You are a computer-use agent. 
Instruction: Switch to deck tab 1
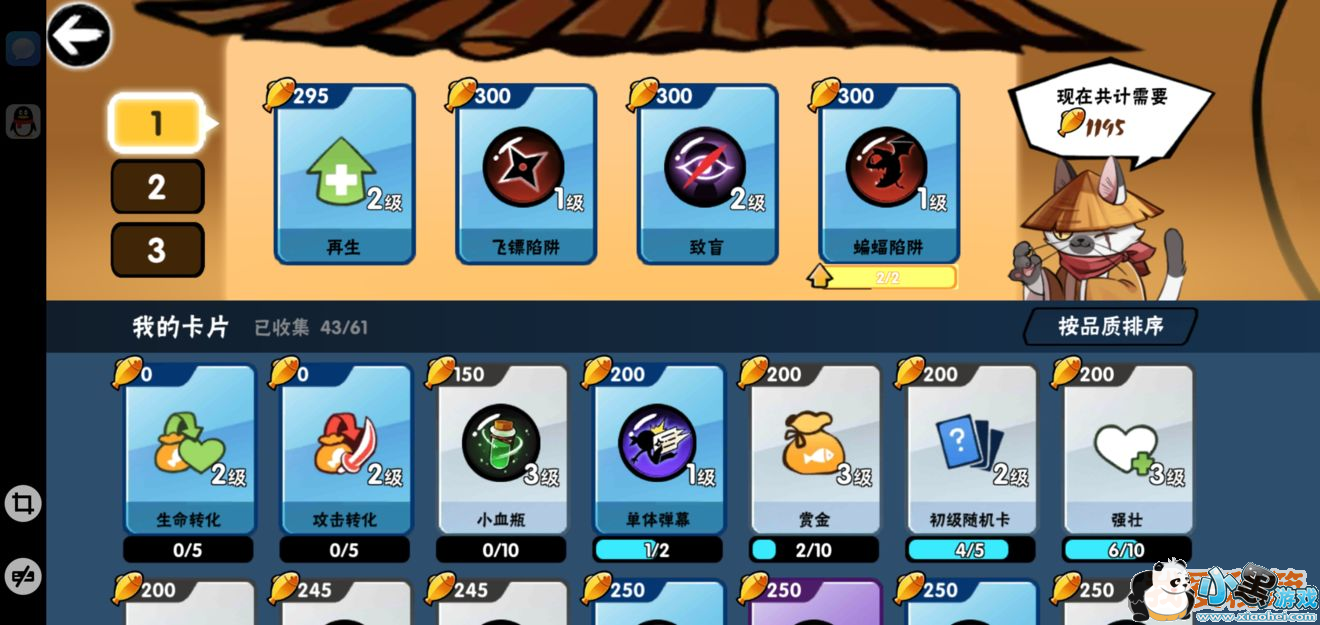pos(157,123)
